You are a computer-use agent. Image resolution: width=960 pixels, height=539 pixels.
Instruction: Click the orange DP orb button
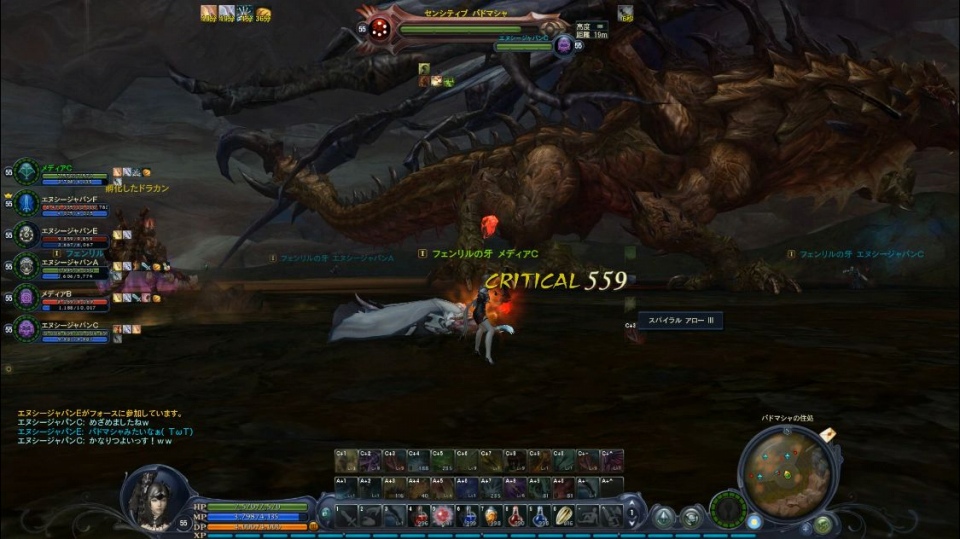pyautogui.click(x=314, y=525)
